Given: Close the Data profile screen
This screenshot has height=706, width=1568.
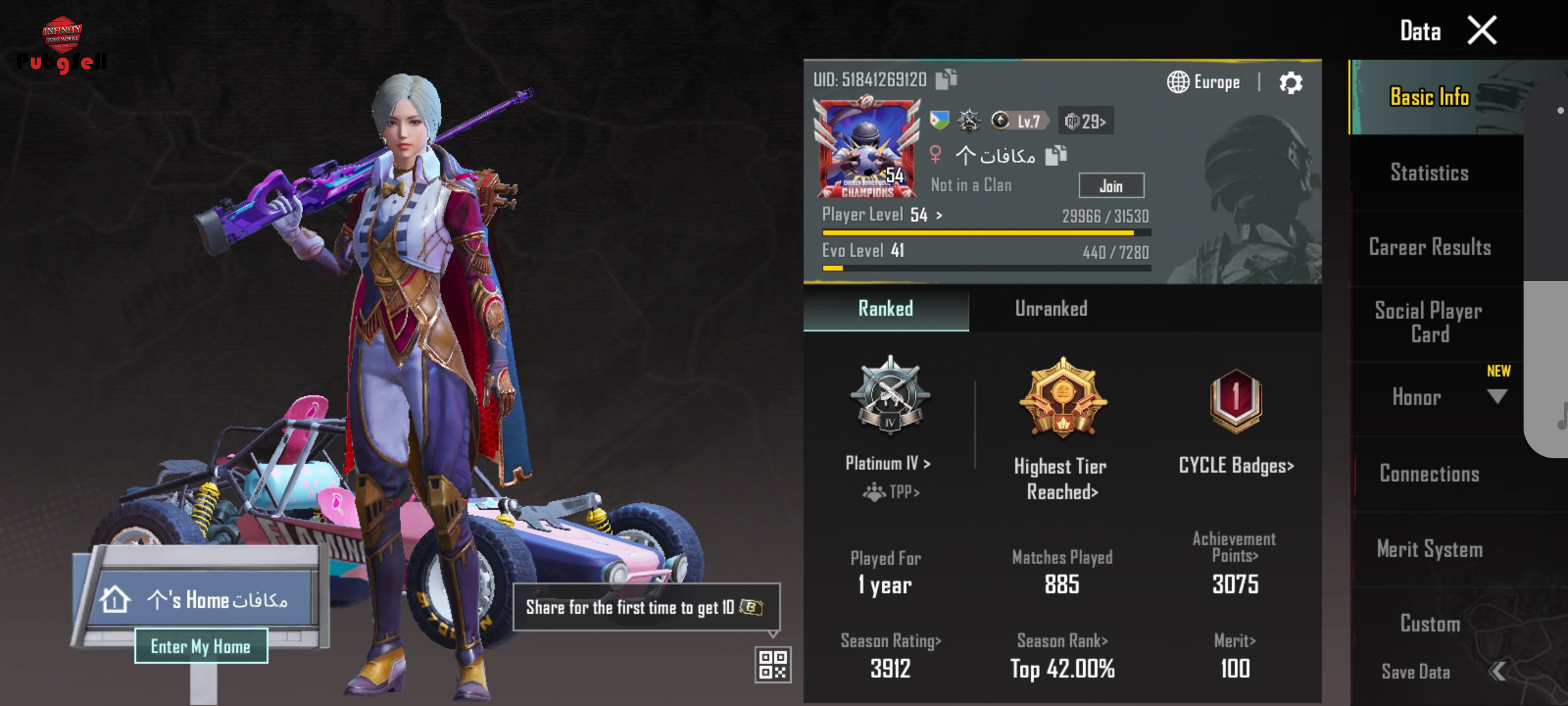Looking at the screenshot, I should coord(1482,31).
